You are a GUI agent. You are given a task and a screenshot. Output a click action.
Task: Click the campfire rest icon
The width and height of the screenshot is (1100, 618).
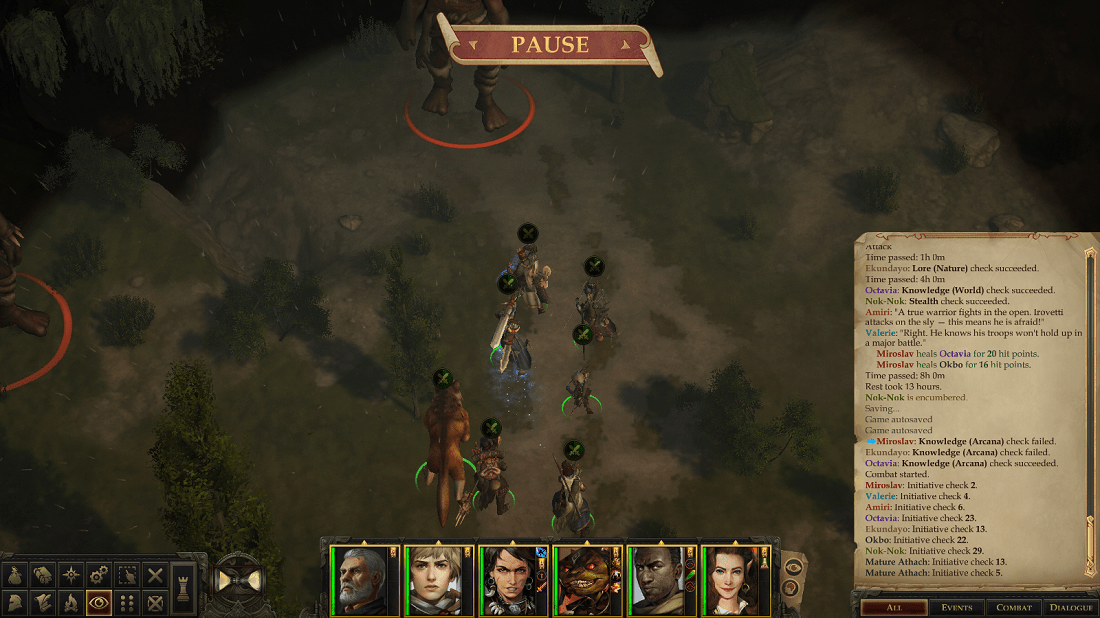[71, 603]
